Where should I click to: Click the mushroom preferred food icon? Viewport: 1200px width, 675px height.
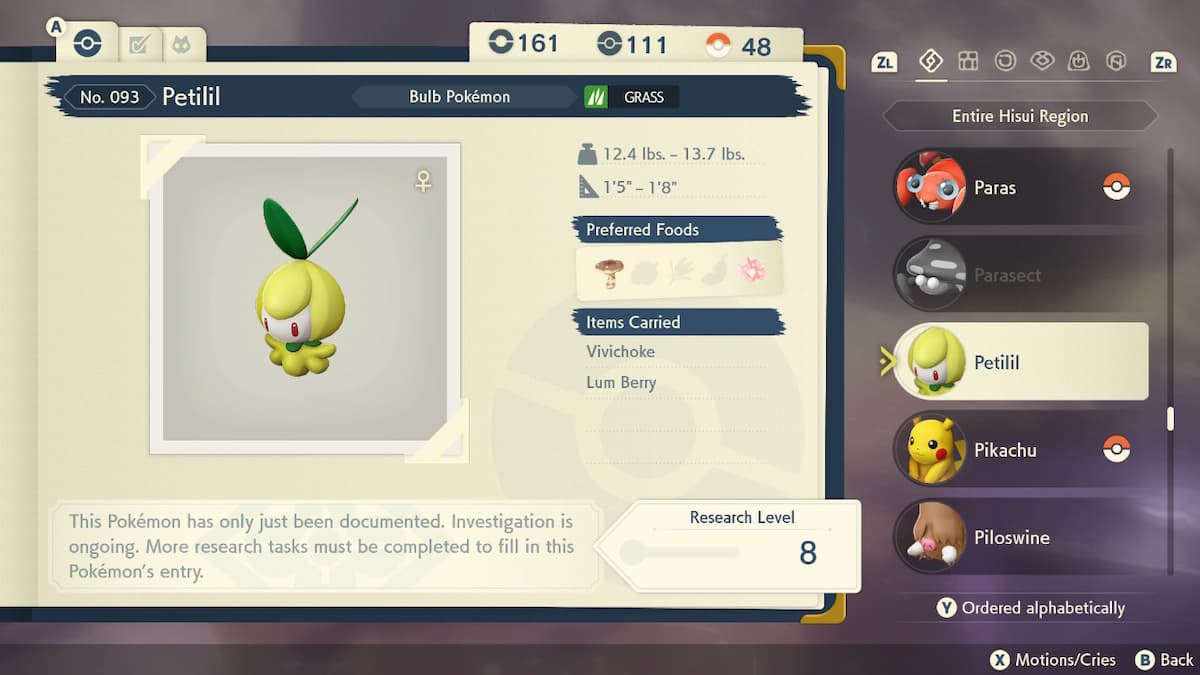click(x=607, y=272)
